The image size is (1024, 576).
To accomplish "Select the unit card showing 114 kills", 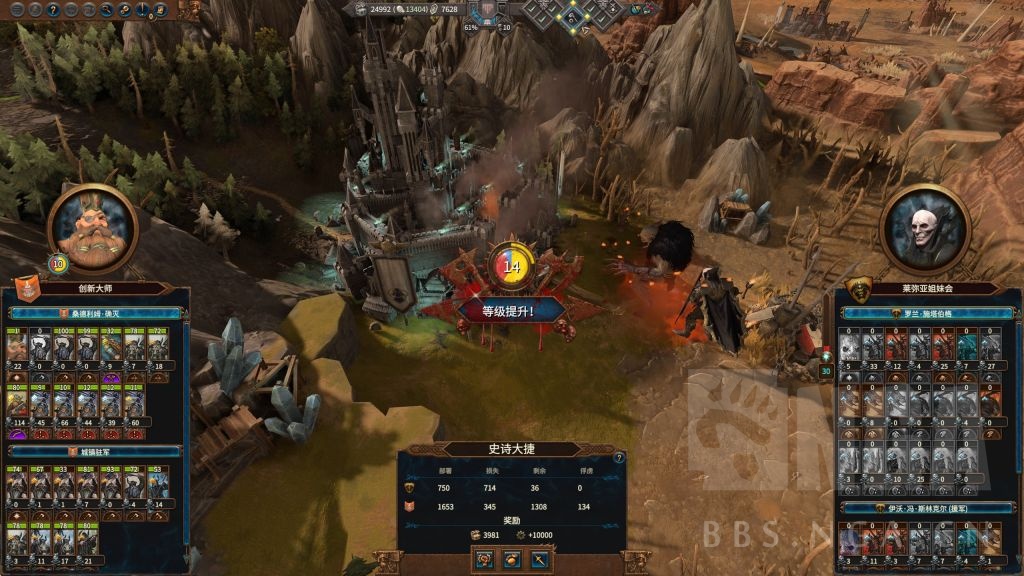I will pyautogui.click(x=17, y=403).
